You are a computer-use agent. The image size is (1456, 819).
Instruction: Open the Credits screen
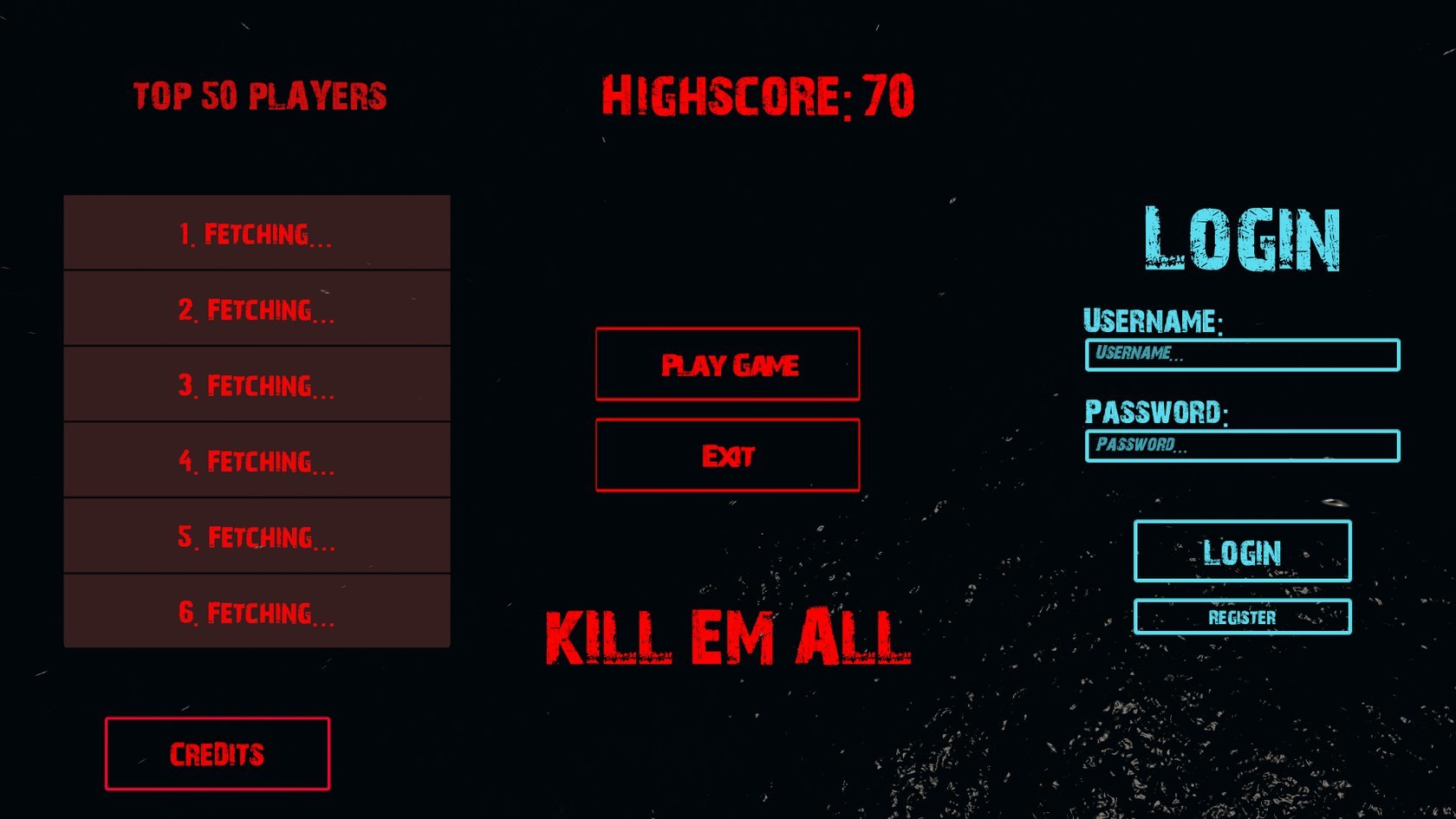pyautogui.click(x=218, y=754)
